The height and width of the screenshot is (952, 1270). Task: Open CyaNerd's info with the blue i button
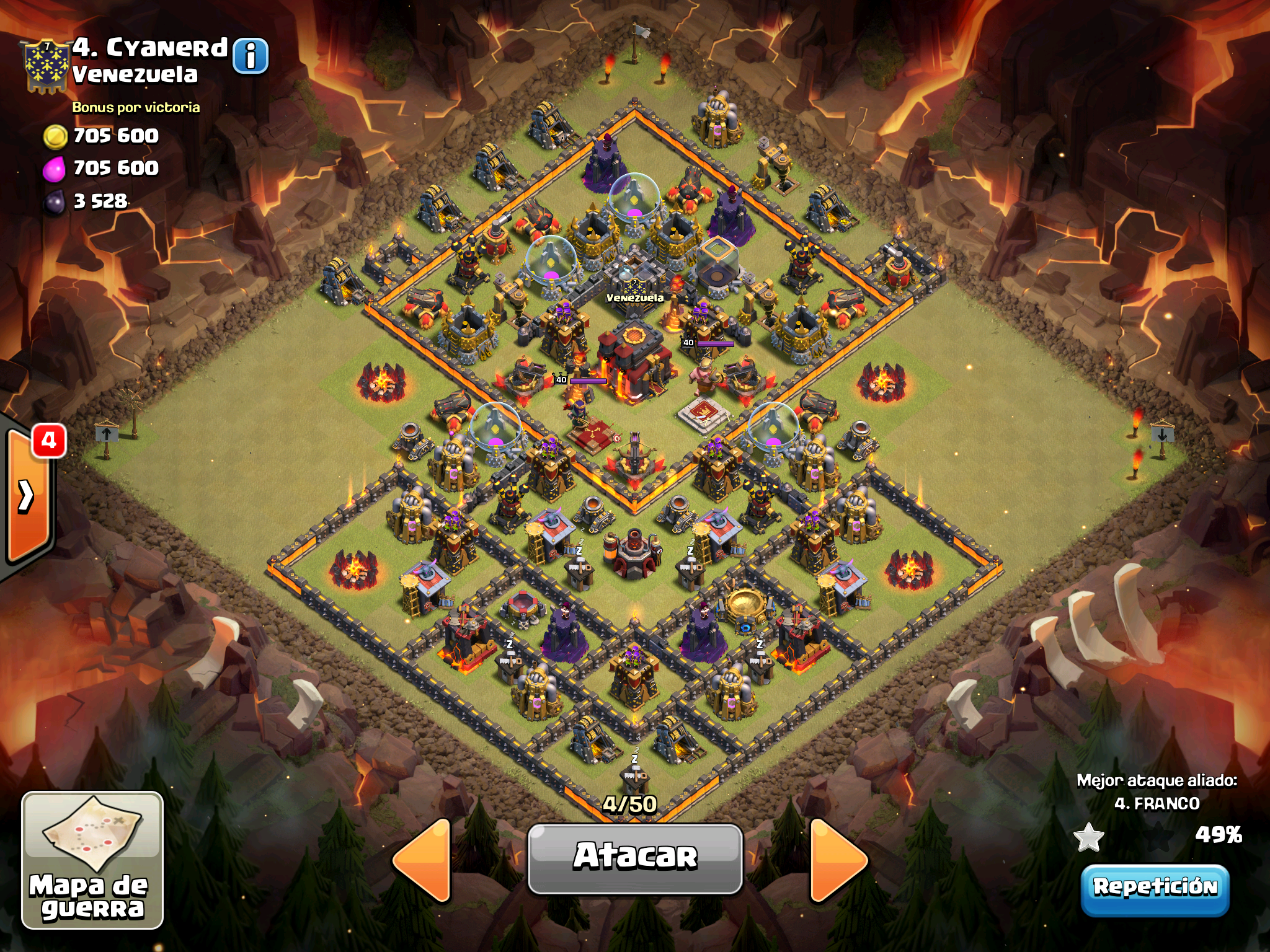tap(251, 56)
